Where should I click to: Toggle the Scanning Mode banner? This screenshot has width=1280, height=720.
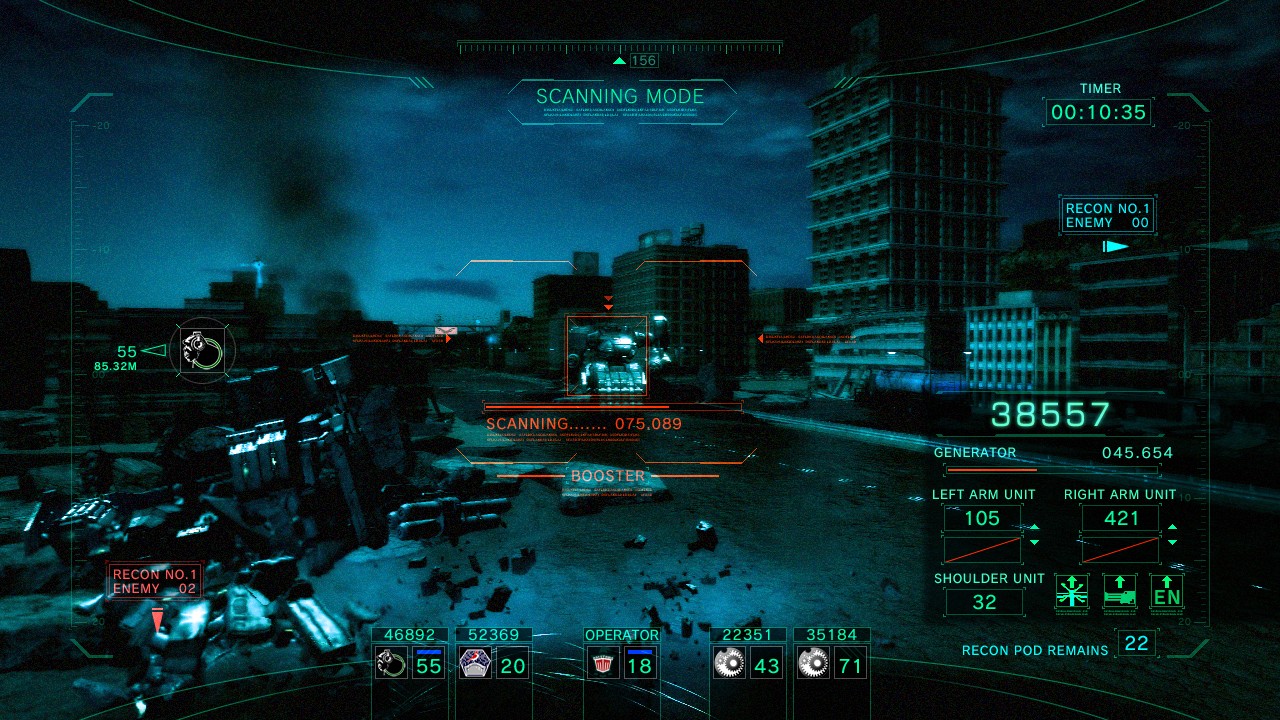(620, 98)
